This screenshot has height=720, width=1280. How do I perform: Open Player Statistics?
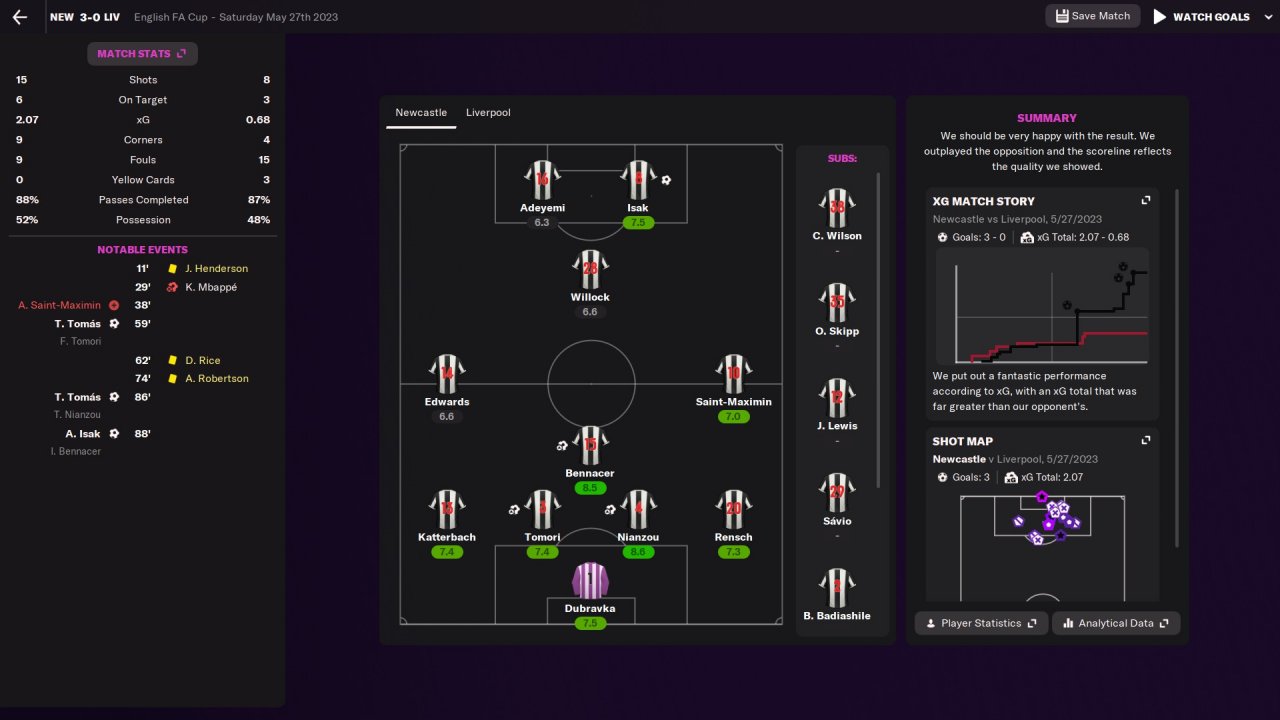981,623
